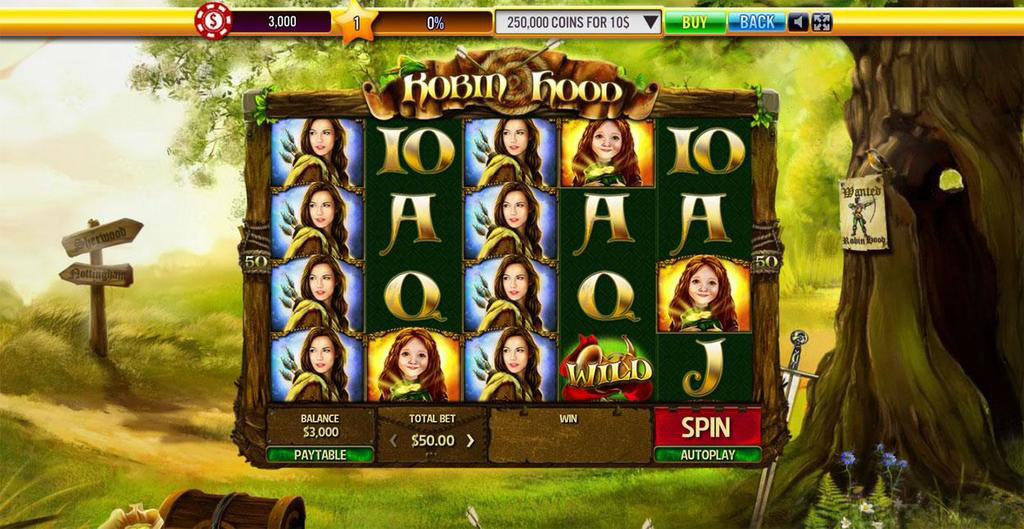Click the red poker chip coin icon
This screenshot has width=1024, height=529.
[213, 21]
